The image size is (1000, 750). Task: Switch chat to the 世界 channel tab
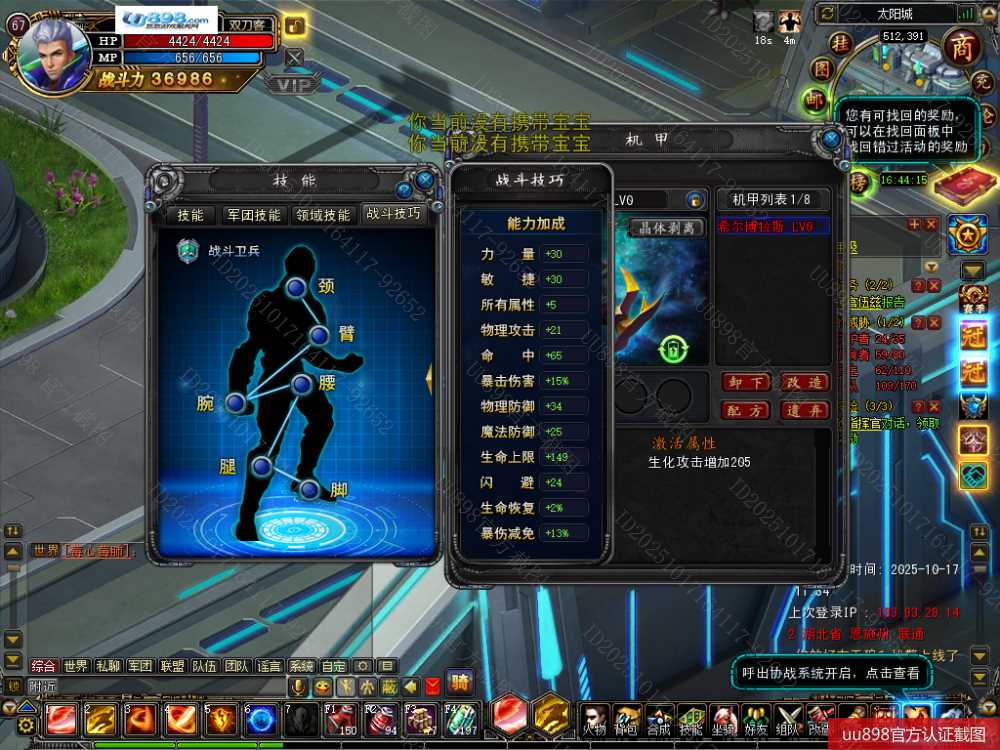click(x=76, y=666)
